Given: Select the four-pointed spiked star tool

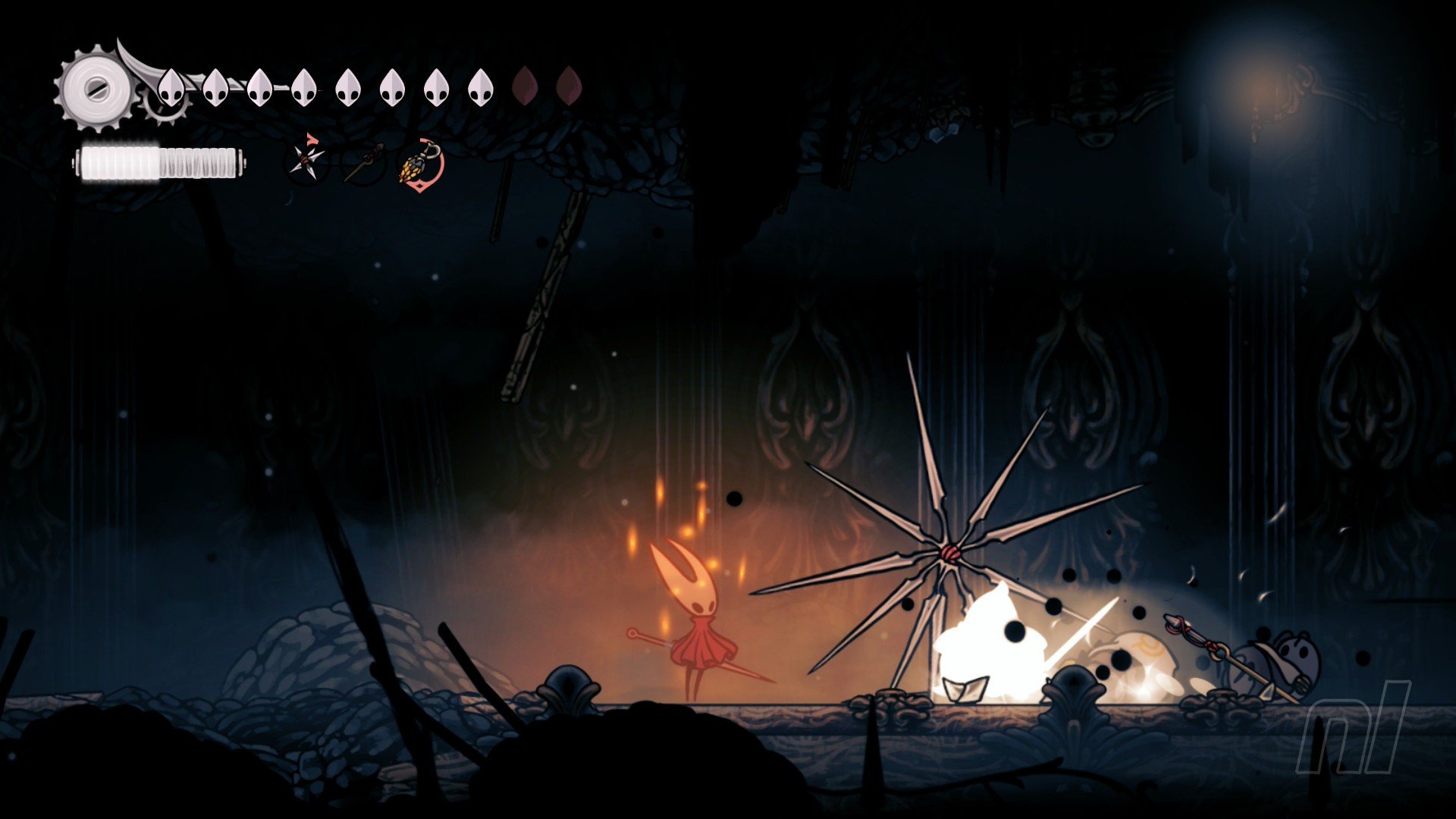Looking at the screenshot, I should pyautogui.click(x=307, y=160).
